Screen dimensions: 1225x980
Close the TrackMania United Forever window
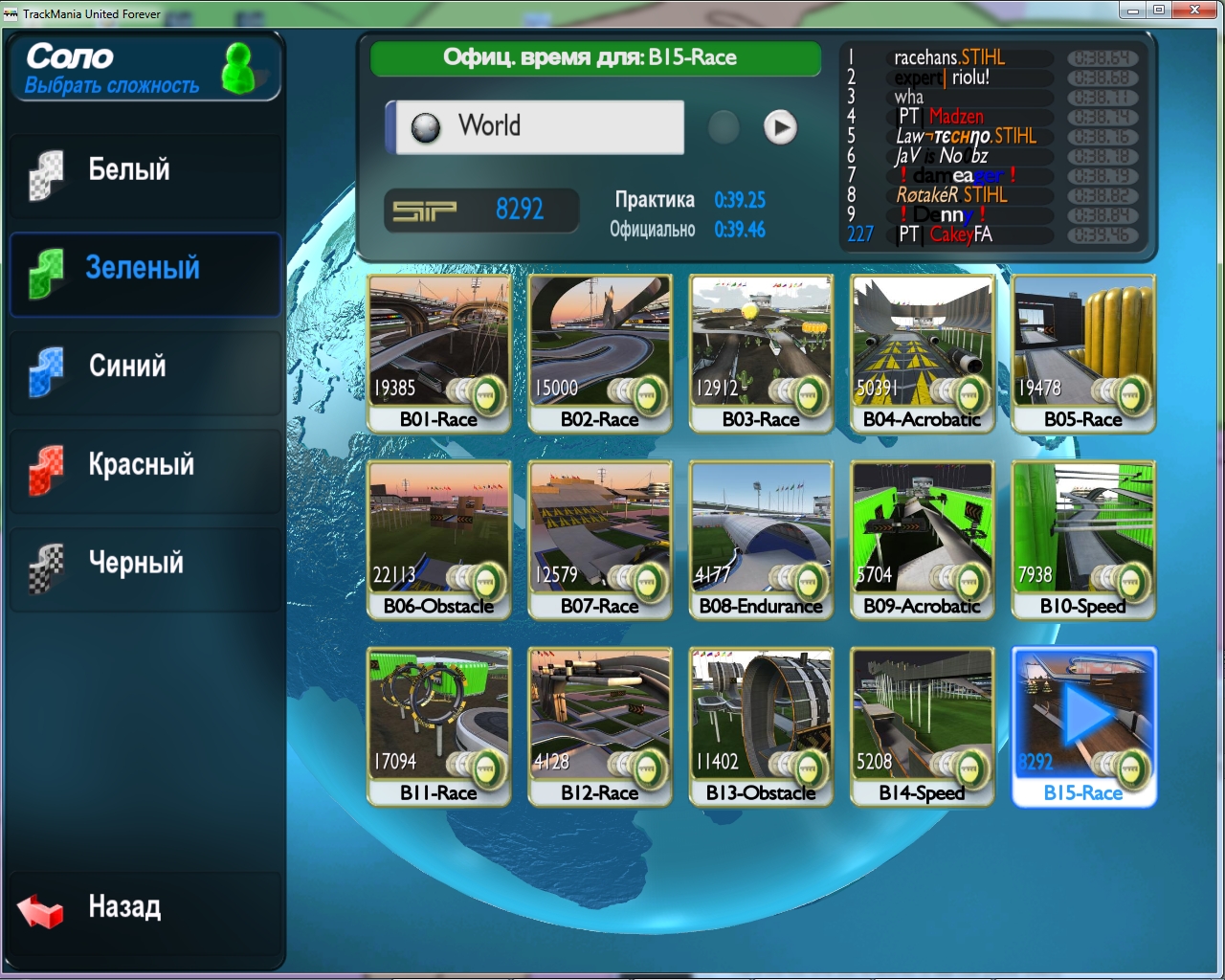[1195, 11]
